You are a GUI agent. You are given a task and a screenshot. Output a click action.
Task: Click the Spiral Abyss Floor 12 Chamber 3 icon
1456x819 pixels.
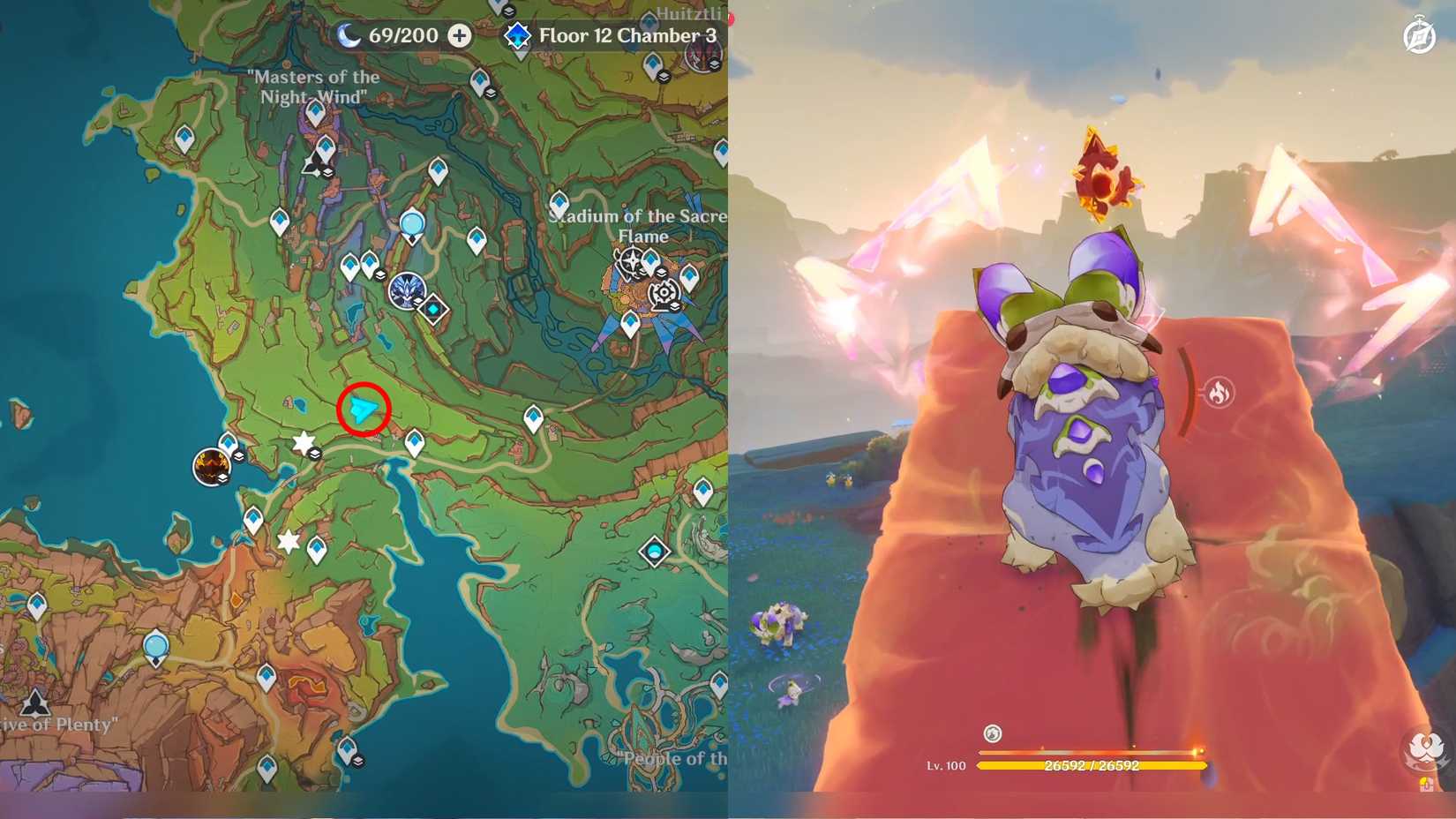tap(519, 36)
